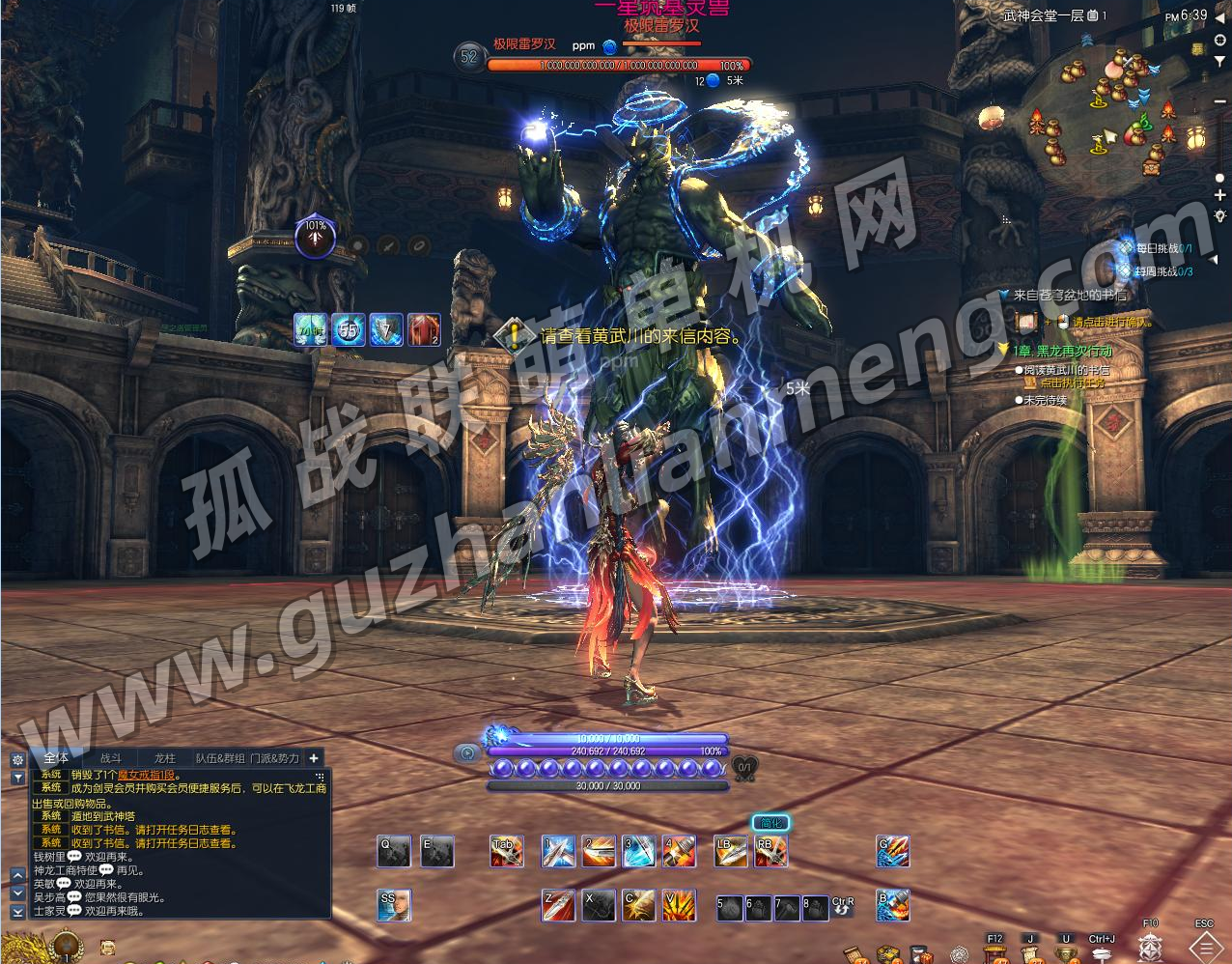Viewport: 1232px width, 964px height.
Task: Jump to the bottom of chat log
Action: point(17,911)
